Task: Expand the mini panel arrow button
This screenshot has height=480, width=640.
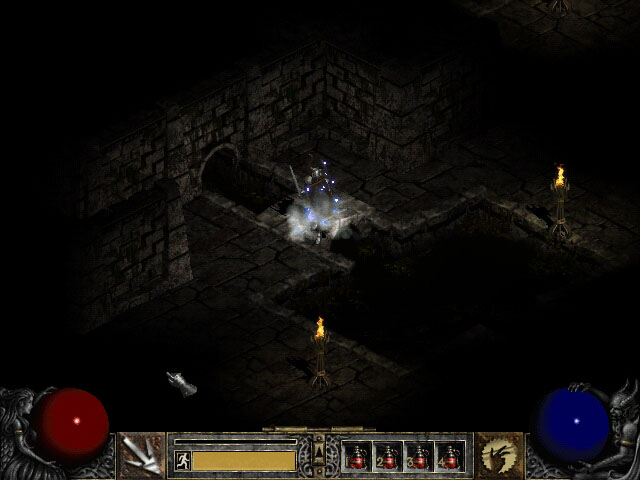Action: [319, 447]
